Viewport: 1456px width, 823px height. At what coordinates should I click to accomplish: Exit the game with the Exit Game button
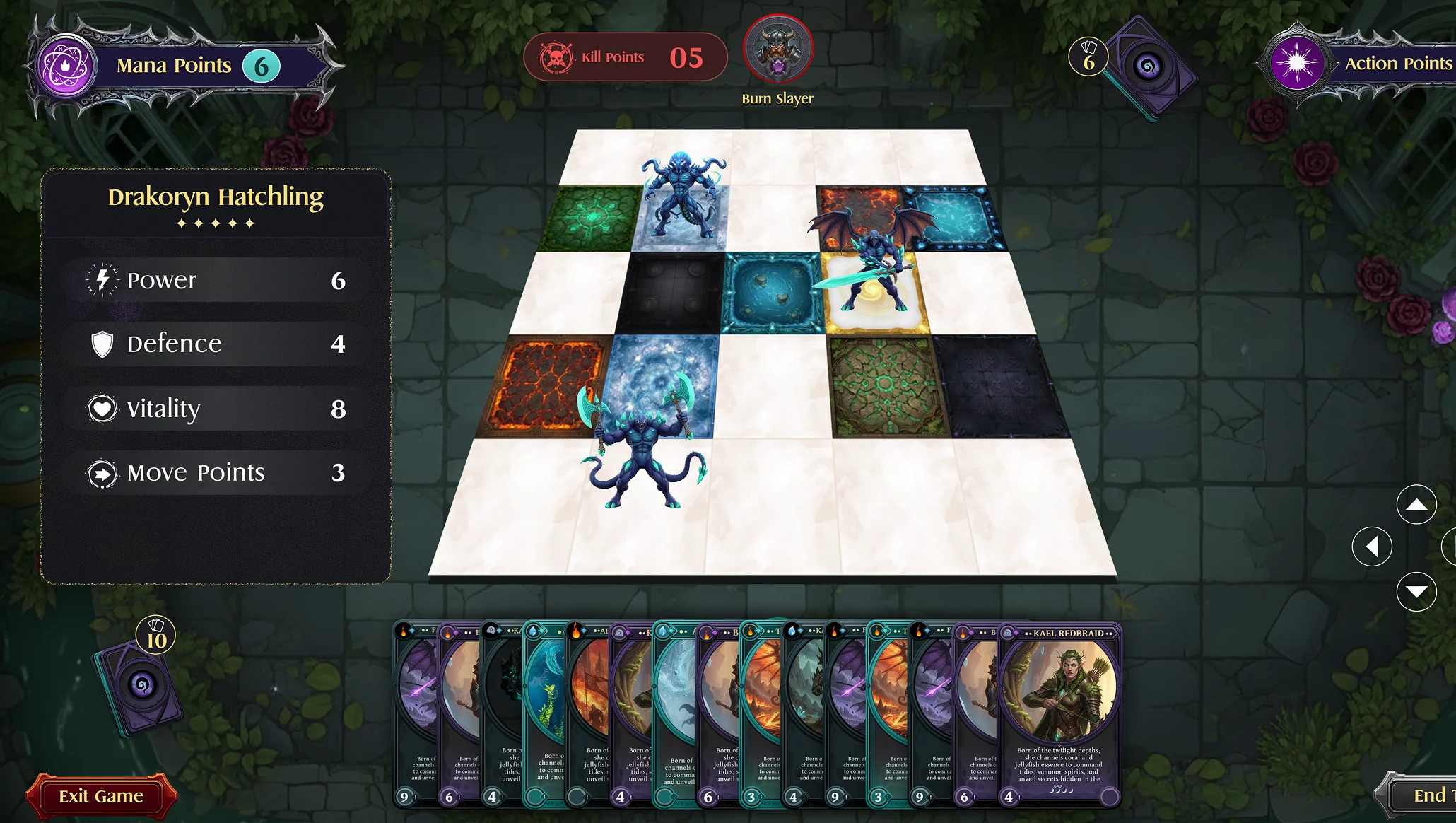coord(101,796)
